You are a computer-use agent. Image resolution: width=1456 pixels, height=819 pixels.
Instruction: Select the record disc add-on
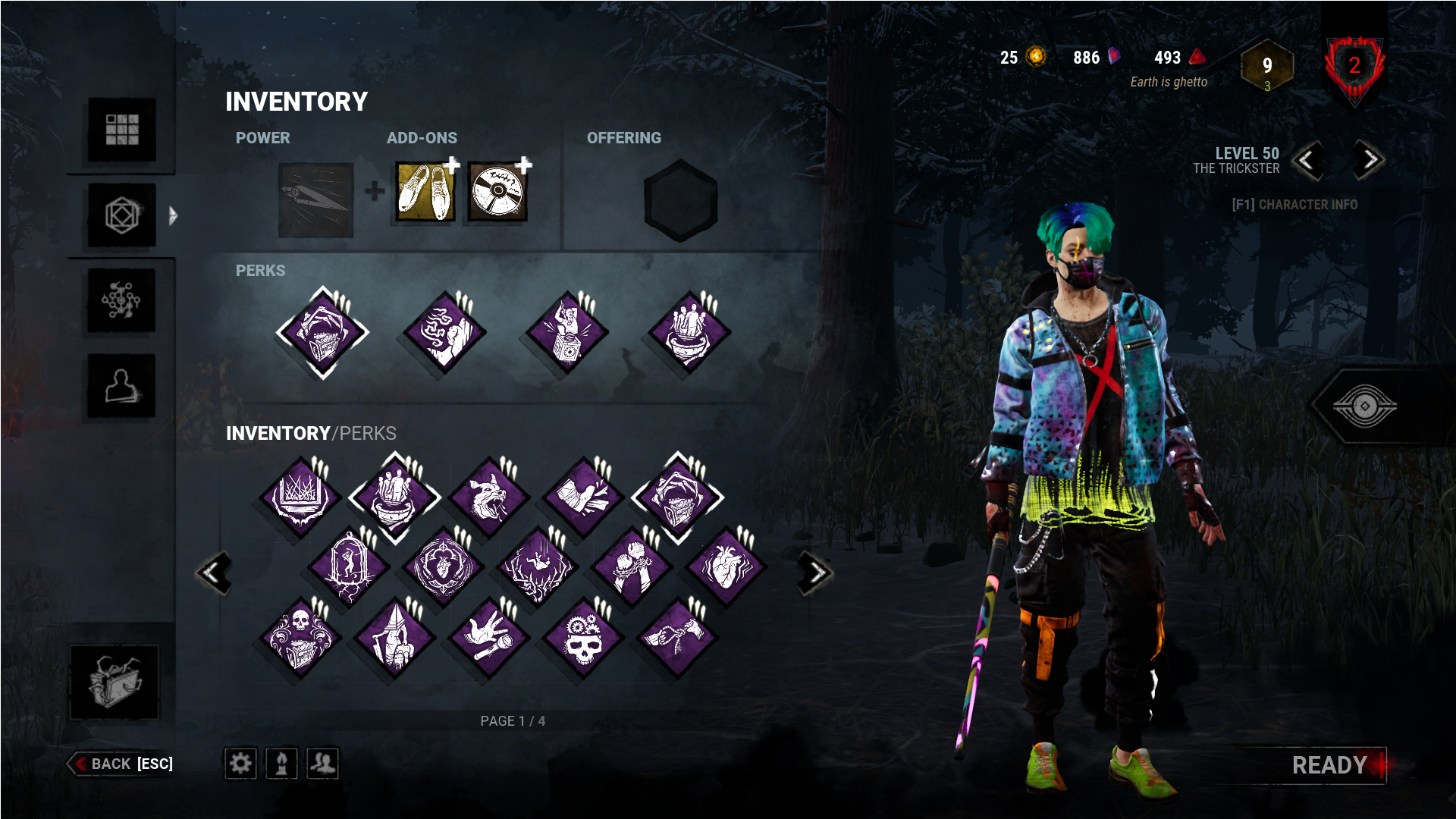pyautogui.click(x=497, y=190)
